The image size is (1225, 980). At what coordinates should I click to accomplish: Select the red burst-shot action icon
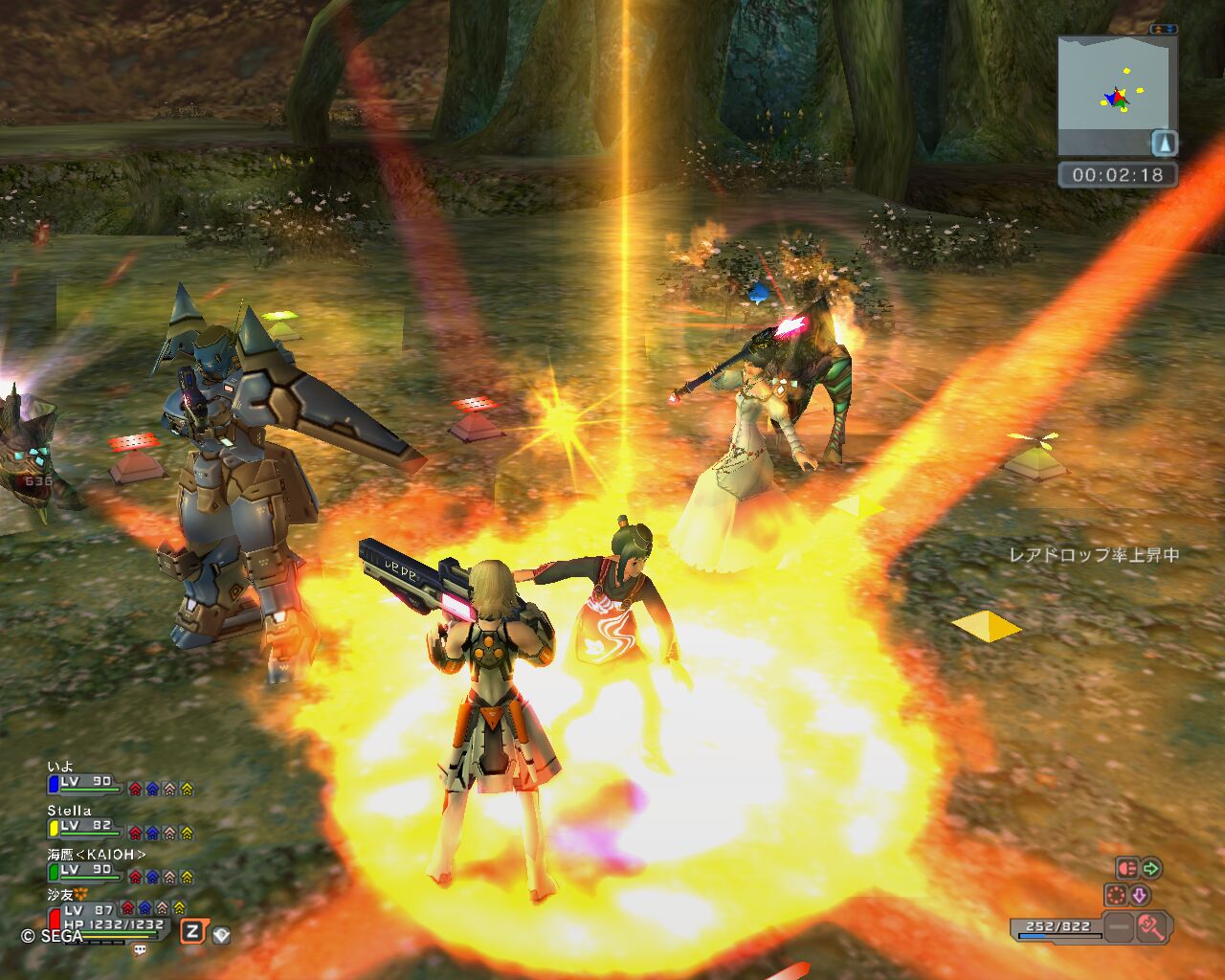(1127, 868)
